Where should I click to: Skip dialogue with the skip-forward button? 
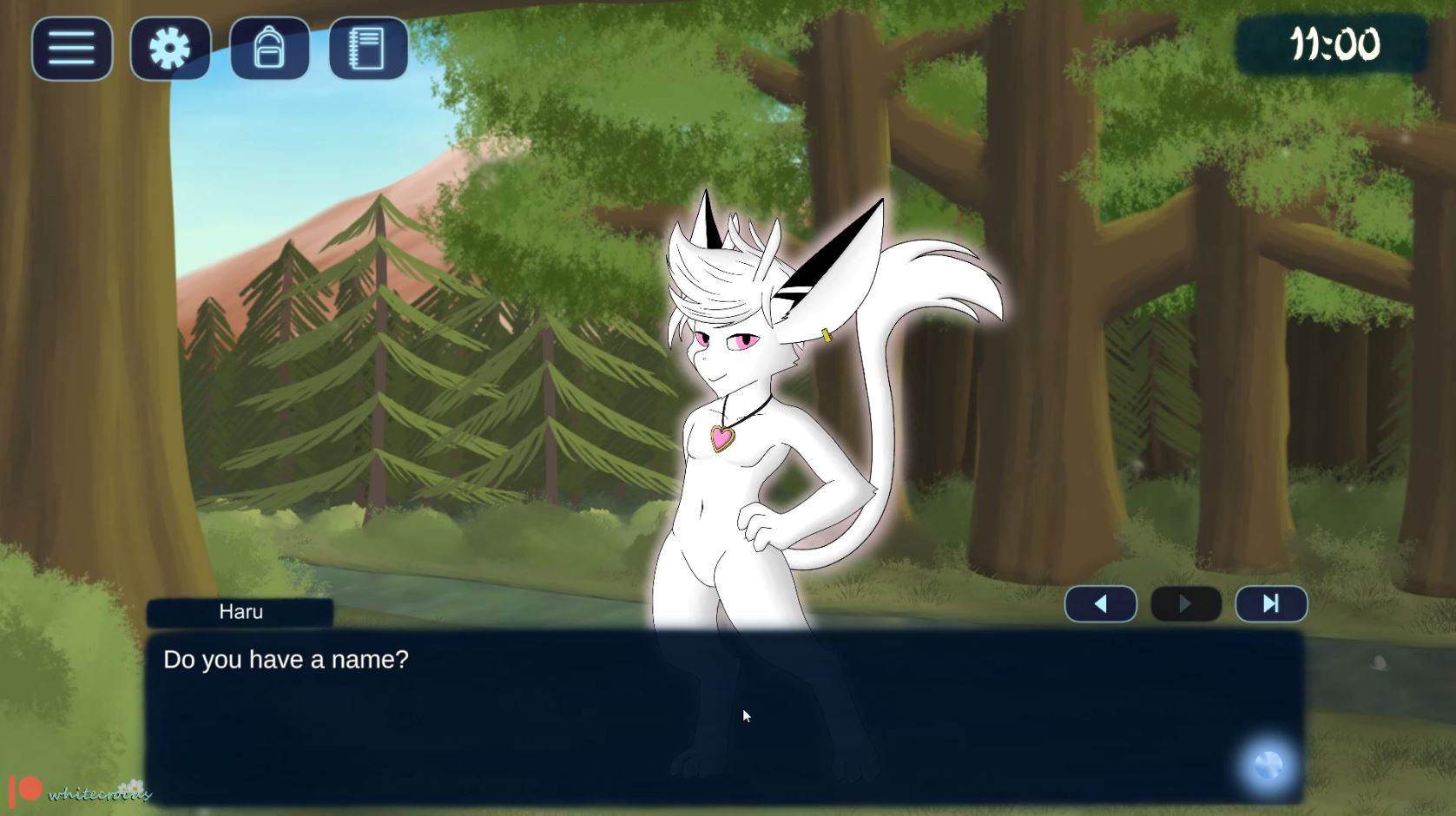[x=1271, y=604]
